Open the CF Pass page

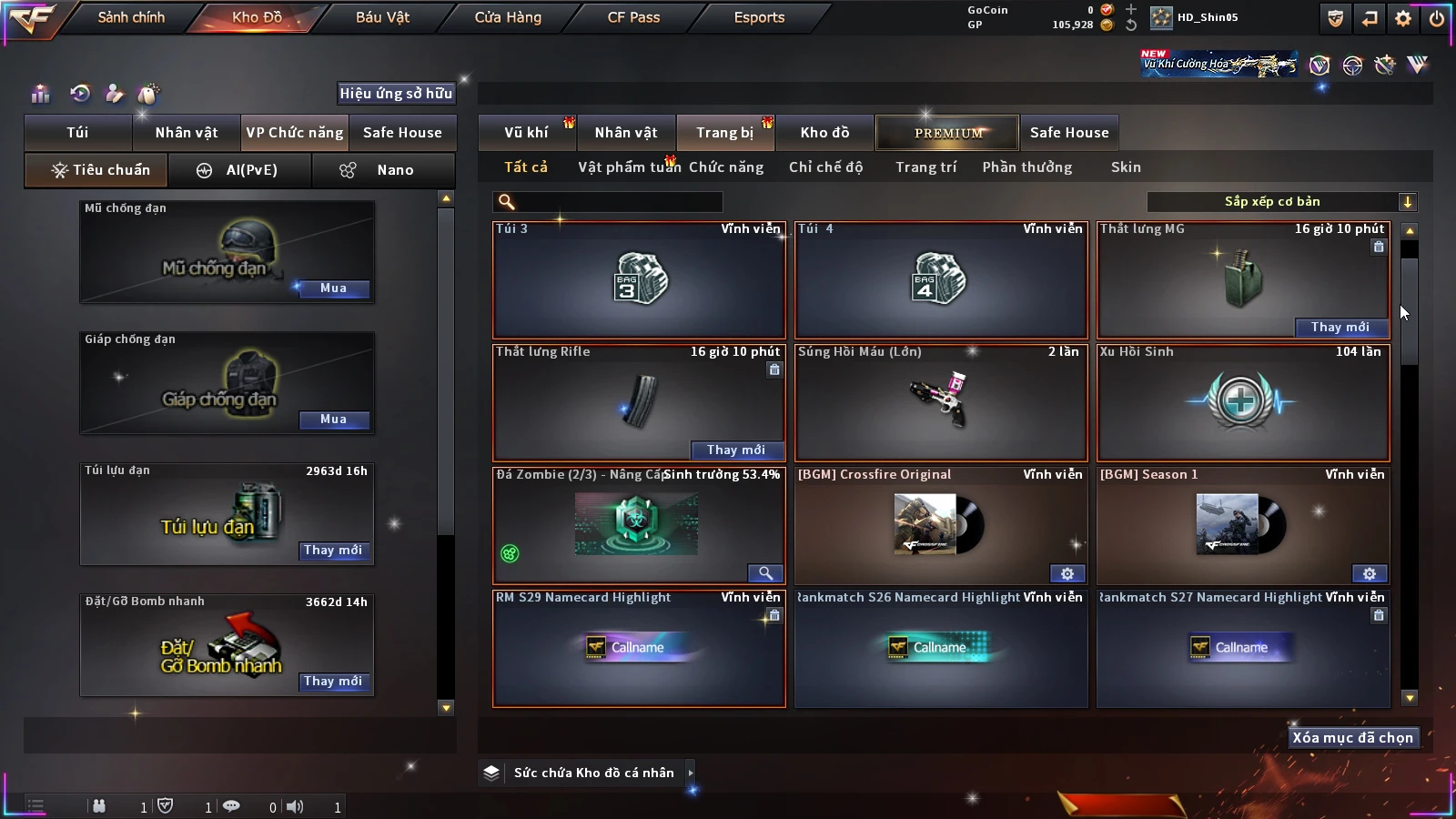tap(633, 17)
